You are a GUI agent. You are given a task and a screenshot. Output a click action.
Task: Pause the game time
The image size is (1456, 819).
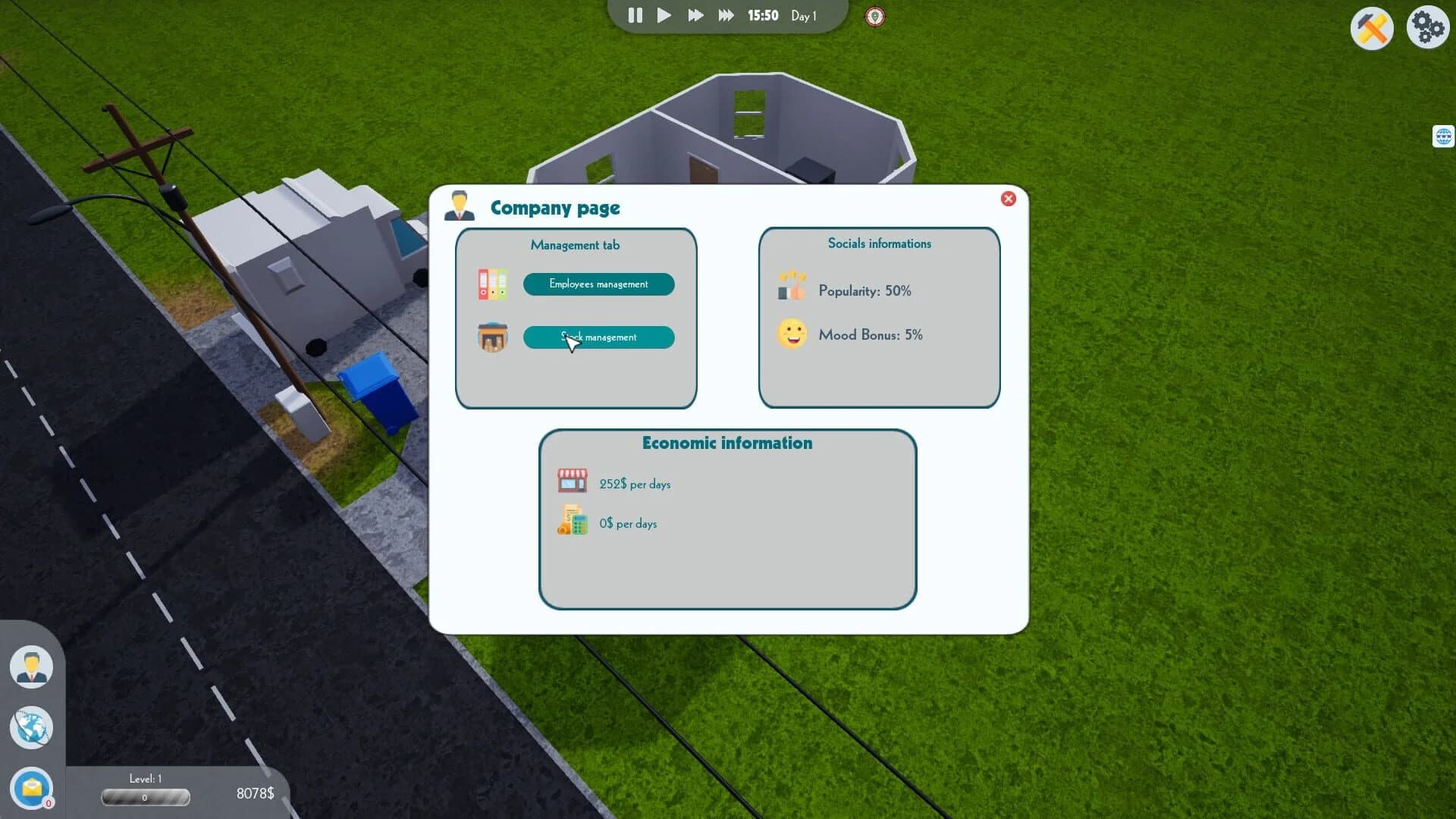coord(635,15)
